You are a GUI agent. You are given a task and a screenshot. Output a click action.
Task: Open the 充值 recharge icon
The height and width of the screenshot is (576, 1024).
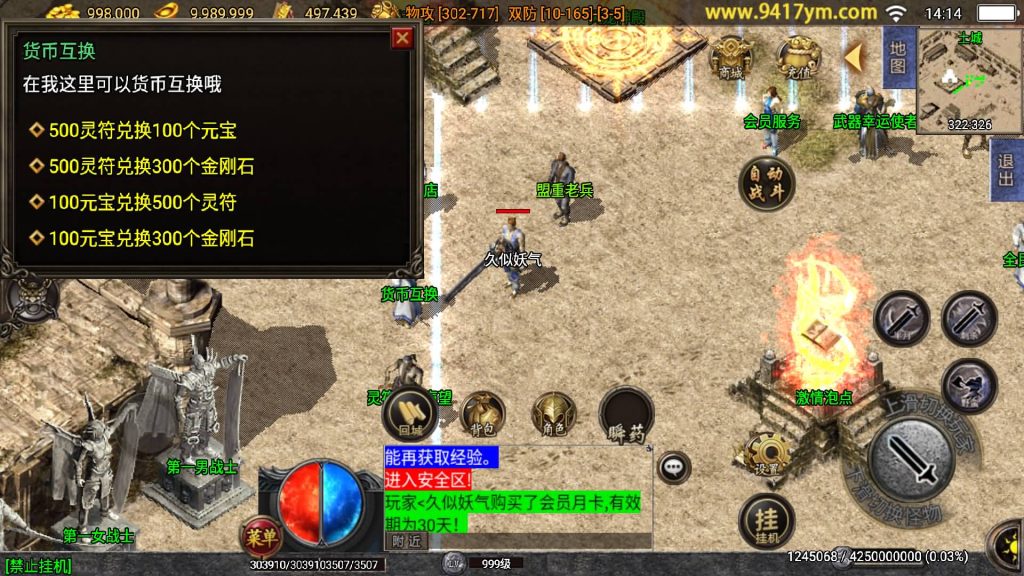(x=799, y=58)
